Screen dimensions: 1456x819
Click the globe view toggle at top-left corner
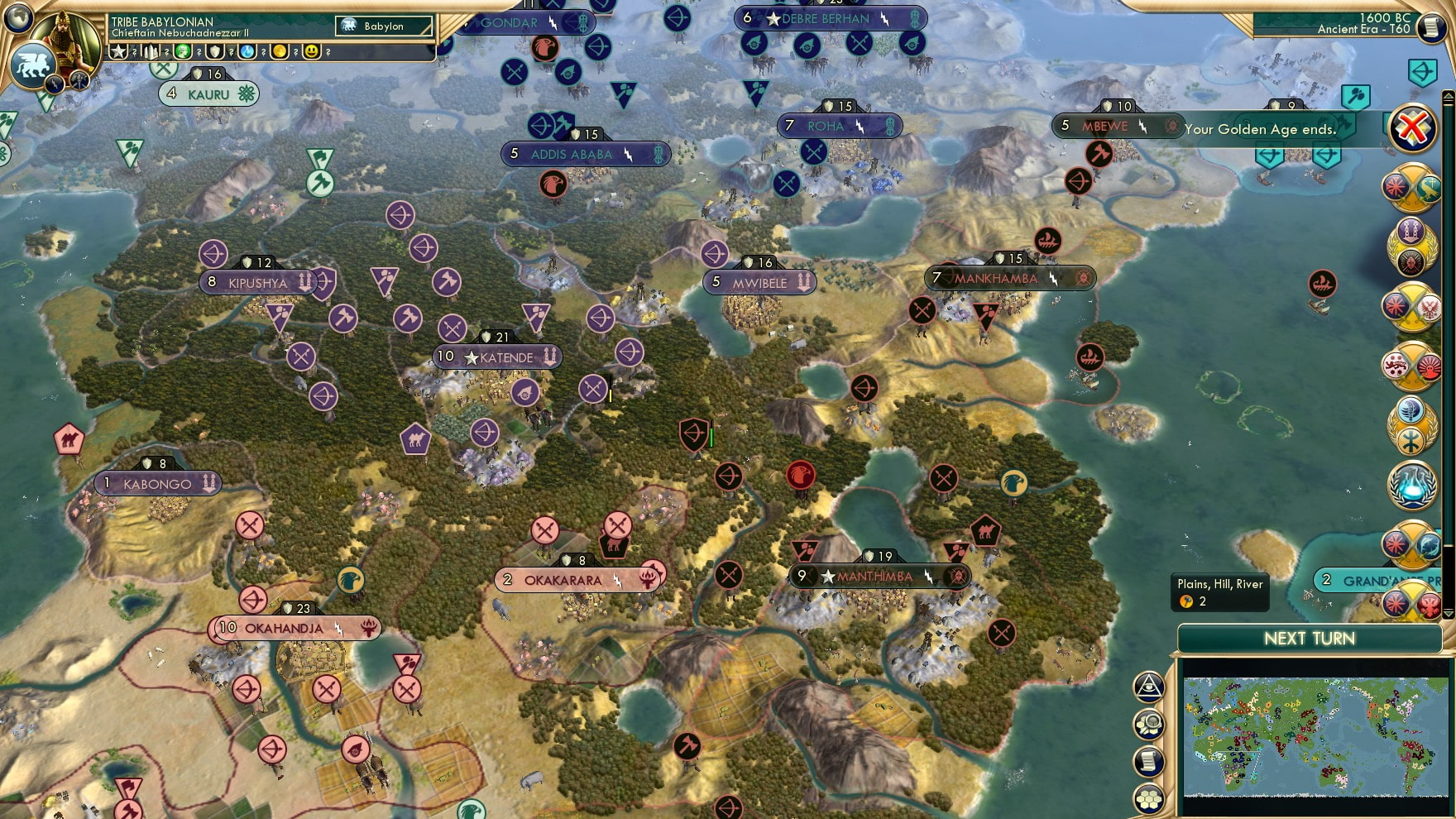coord(17,19)
